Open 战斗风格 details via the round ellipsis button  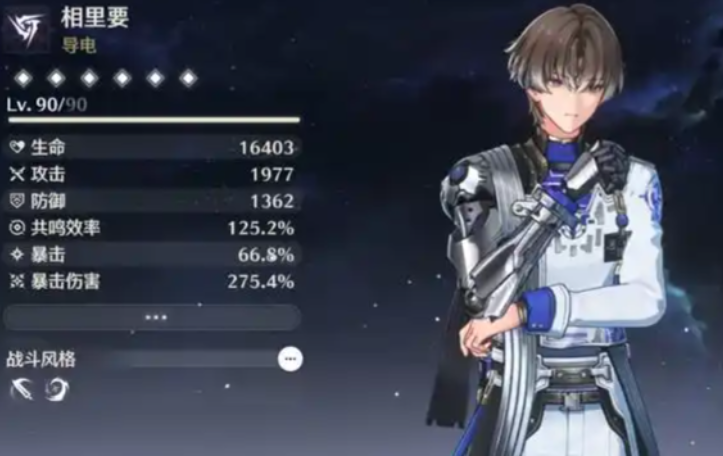pos(290,358)
